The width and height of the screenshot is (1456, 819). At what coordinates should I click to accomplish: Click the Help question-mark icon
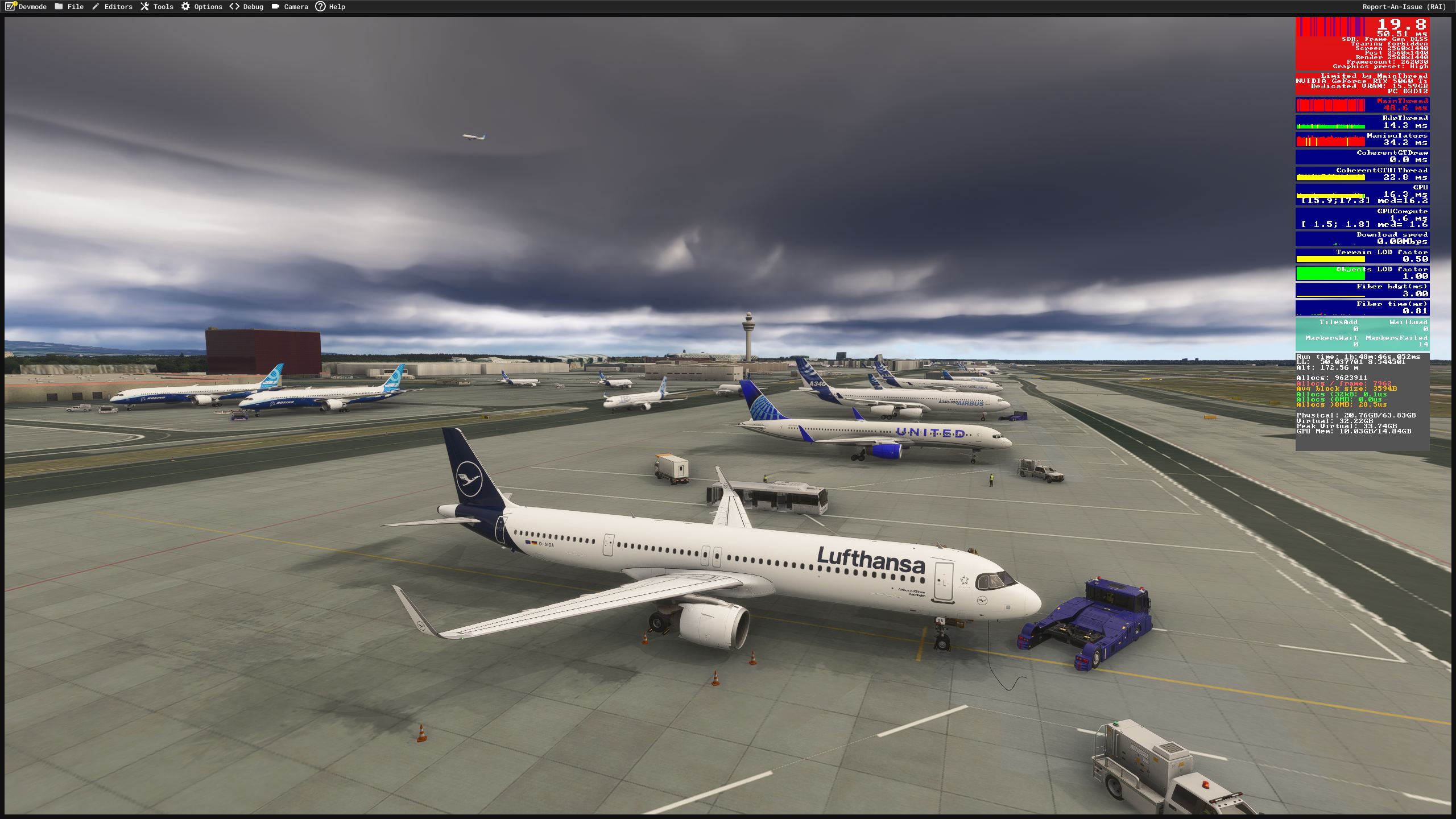pyautogui.click(x=322, y=7)
